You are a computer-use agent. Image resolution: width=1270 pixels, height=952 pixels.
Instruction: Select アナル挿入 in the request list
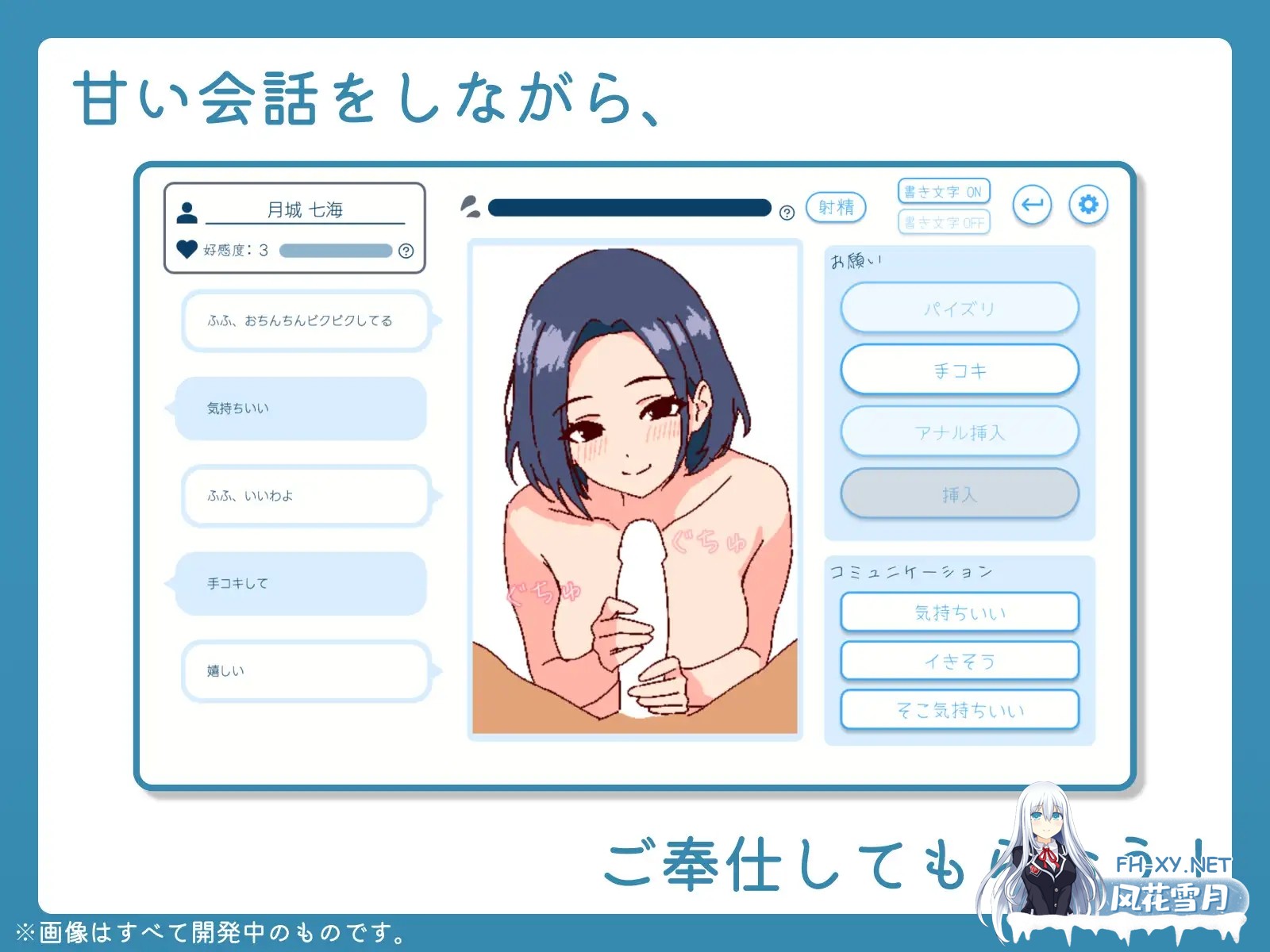click(x=960, y=432)
